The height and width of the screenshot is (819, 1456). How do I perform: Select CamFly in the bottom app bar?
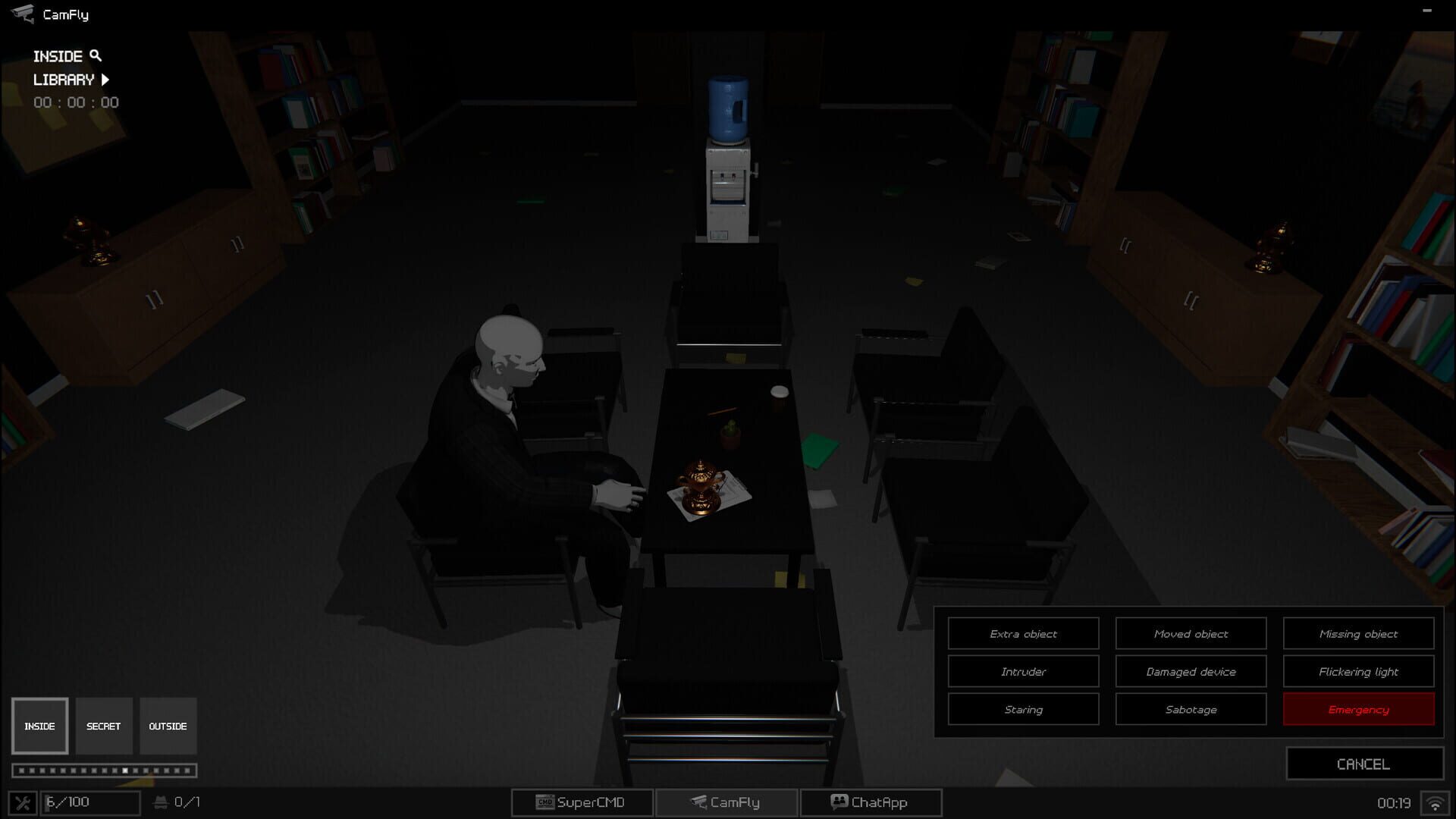726,802
